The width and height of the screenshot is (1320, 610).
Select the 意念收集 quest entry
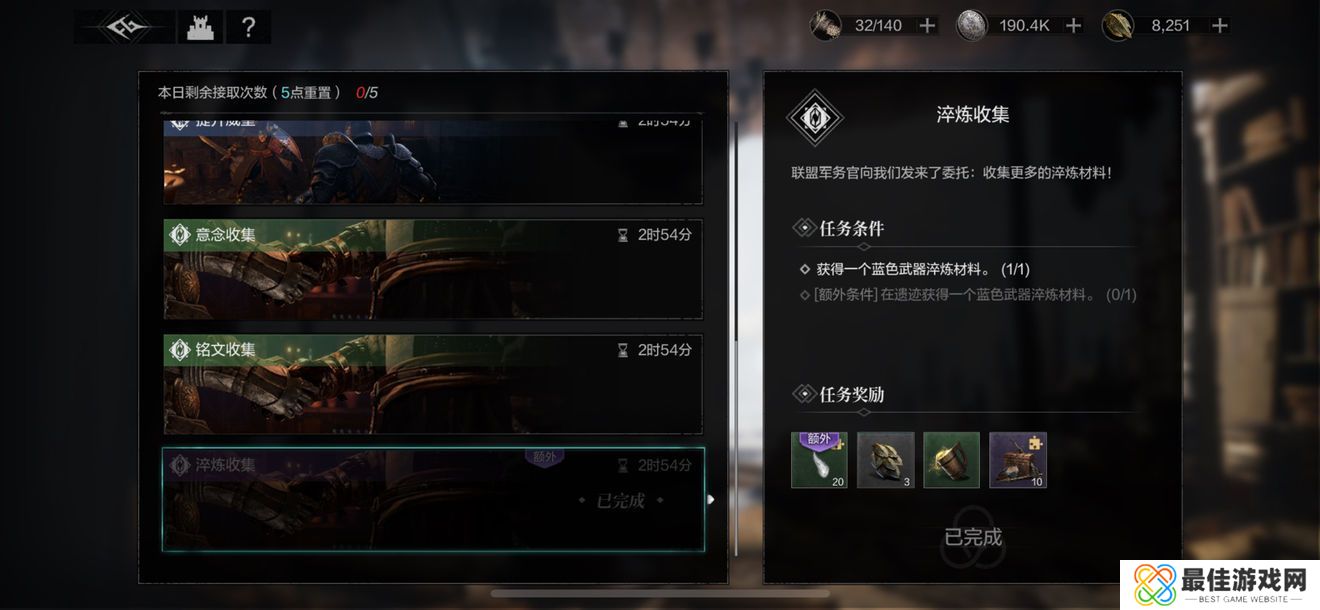coord(433,269)
